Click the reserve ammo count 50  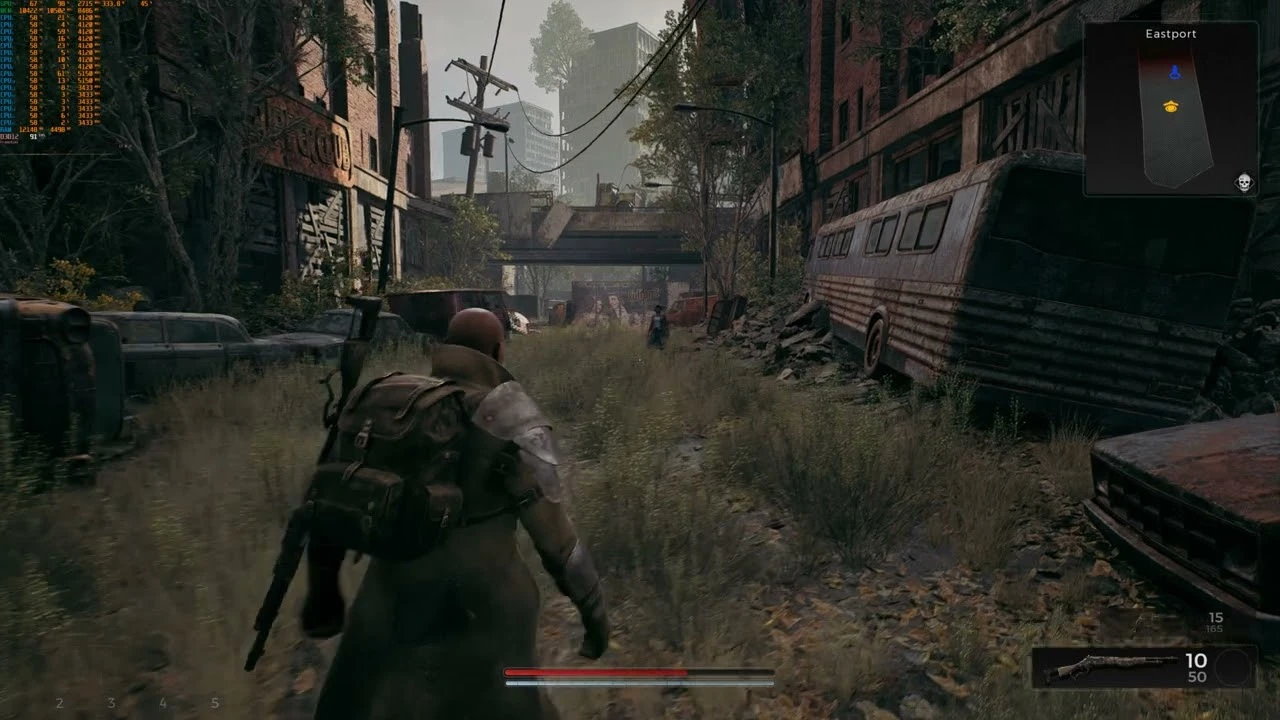[x=1196, y=675]
